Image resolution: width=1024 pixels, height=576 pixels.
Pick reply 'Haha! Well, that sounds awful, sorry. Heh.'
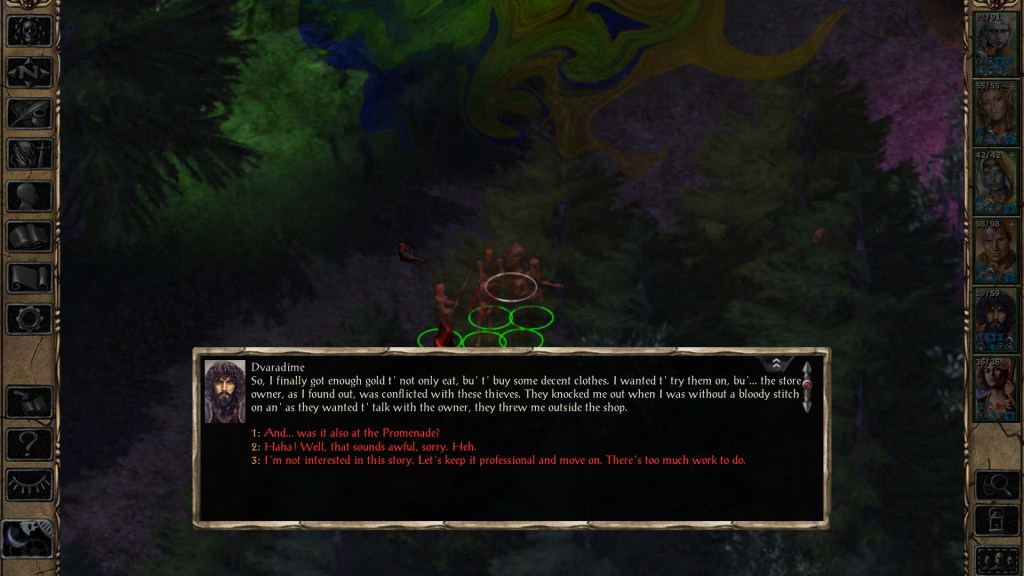370,446
